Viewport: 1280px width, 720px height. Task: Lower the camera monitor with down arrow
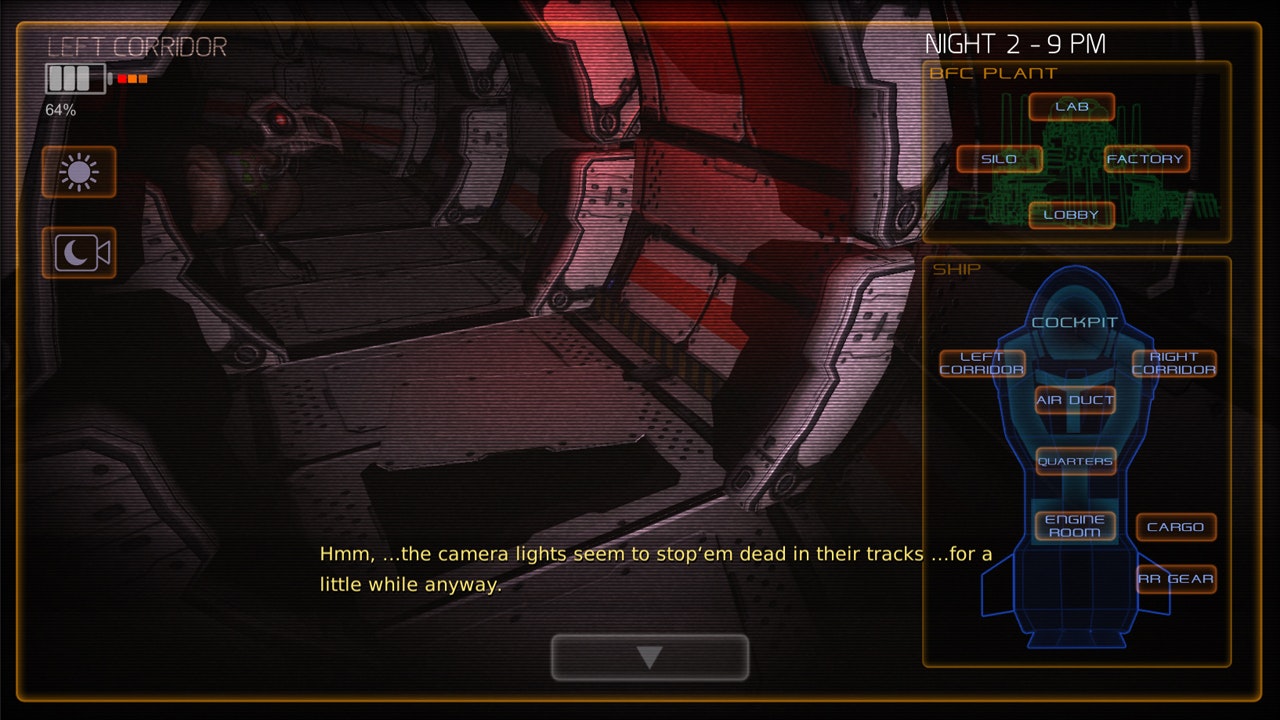(650, 657)
